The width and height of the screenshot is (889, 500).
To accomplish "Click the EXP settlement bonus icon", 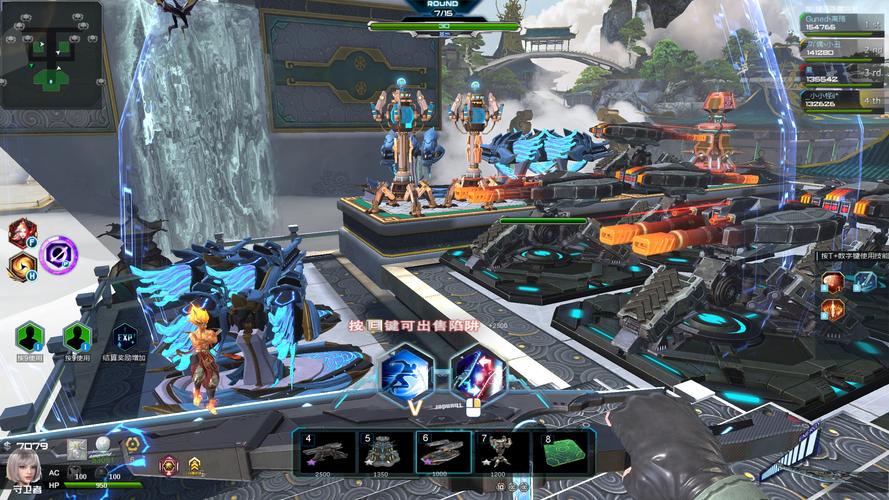I will click(124, 338).
